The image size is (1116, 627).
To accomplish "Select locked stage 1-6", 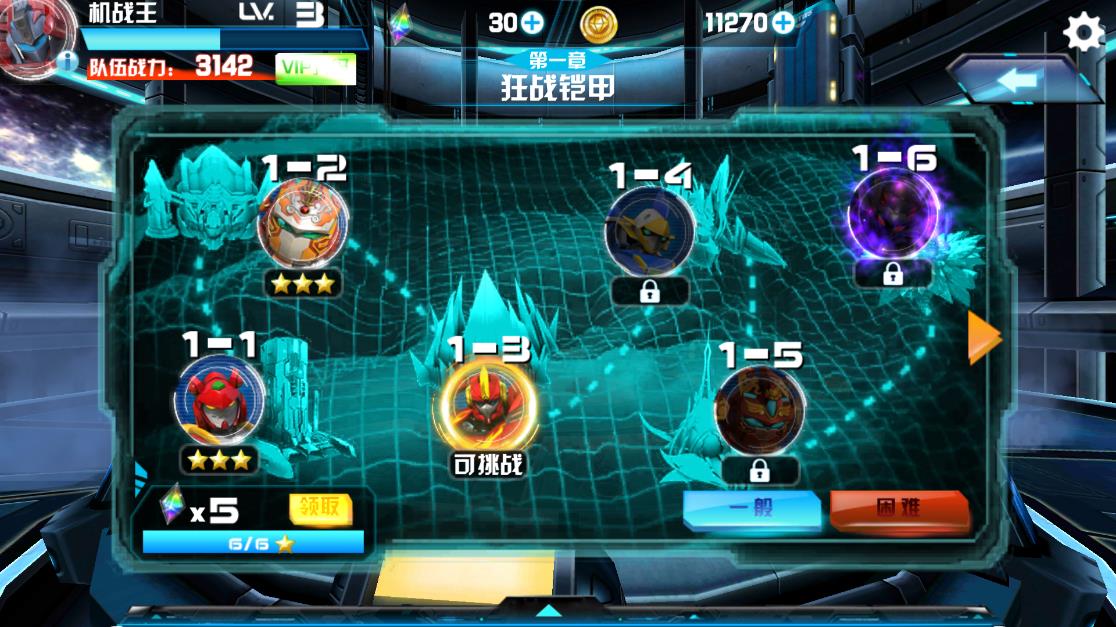I will (x=892, y=215).
